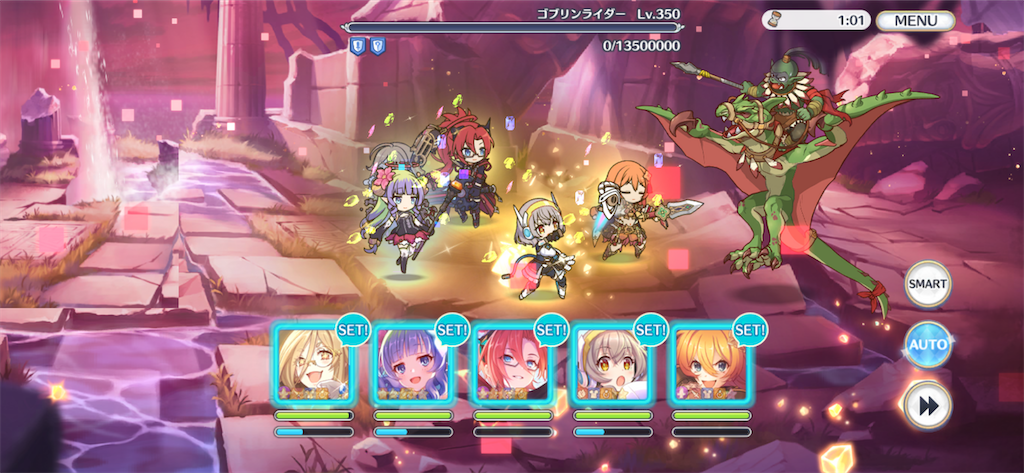Select the purple-haired character portrait
This screenshot has height=473, width=1024.
point(413,364)
